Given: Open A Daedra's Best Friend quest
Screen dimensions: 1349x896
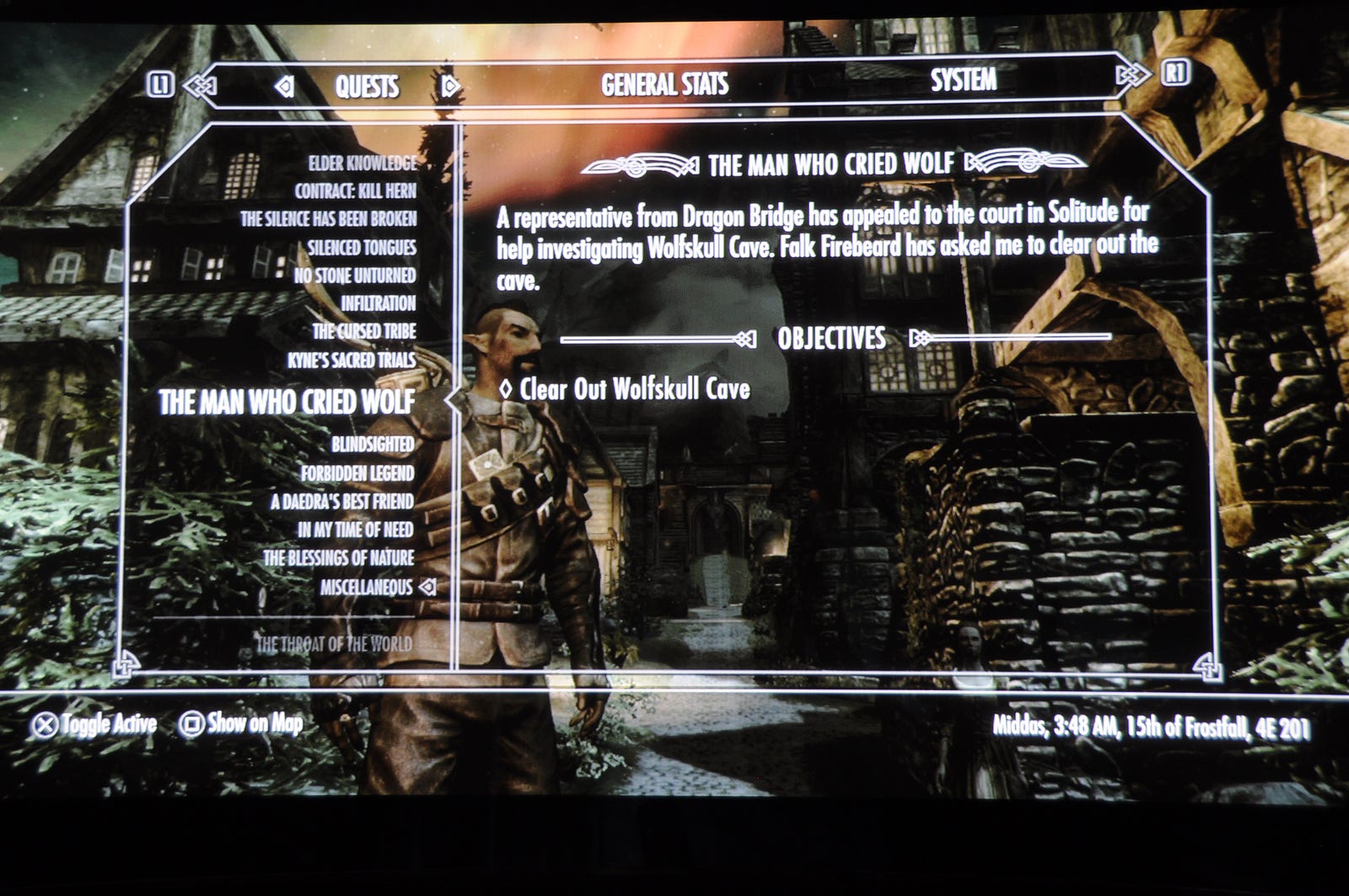Looking at the screenshot, I should pyautogui.click(x=341, y=502).
